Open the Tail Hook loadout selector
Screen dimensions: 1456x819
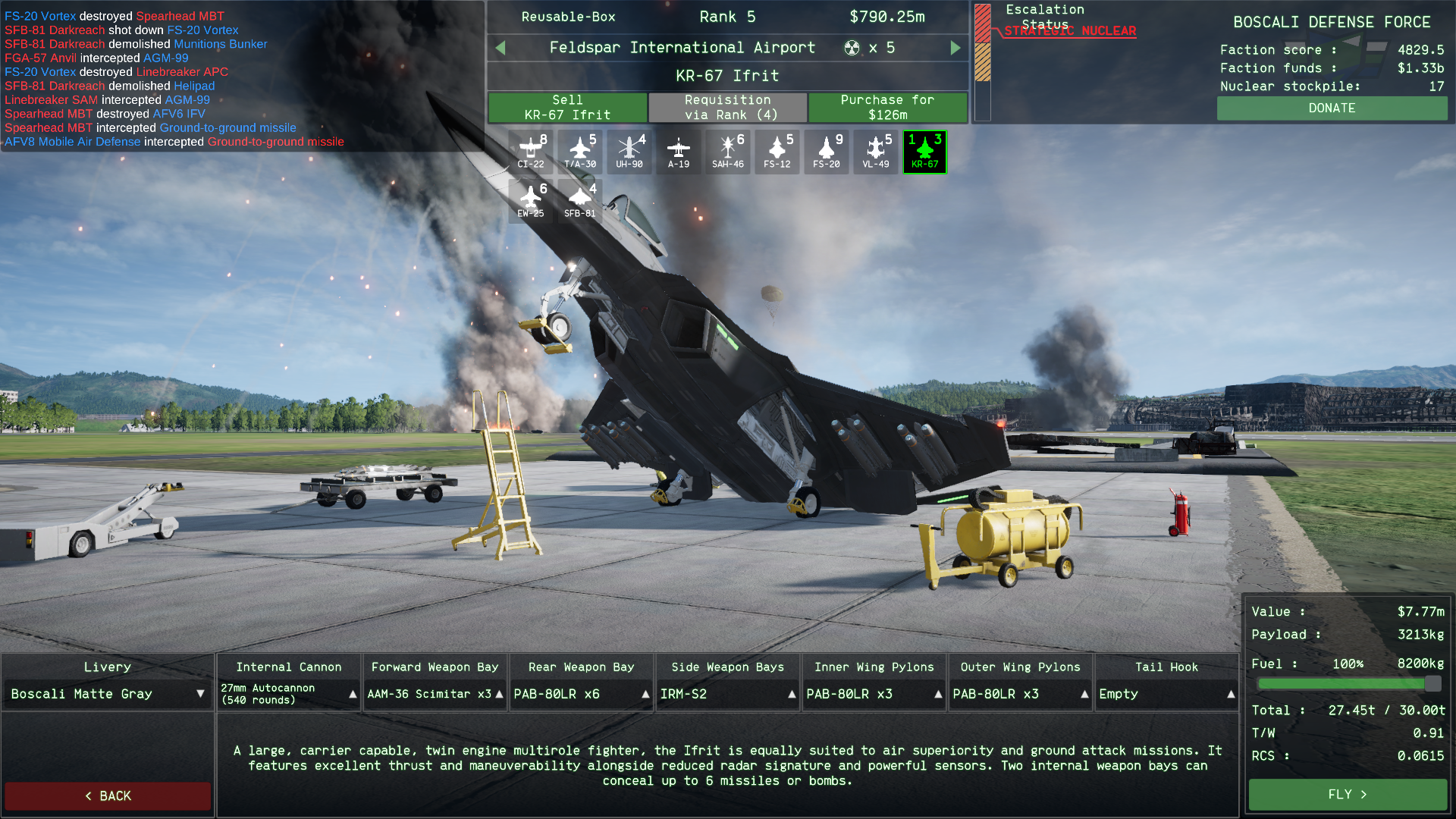tap(1166, 694)
